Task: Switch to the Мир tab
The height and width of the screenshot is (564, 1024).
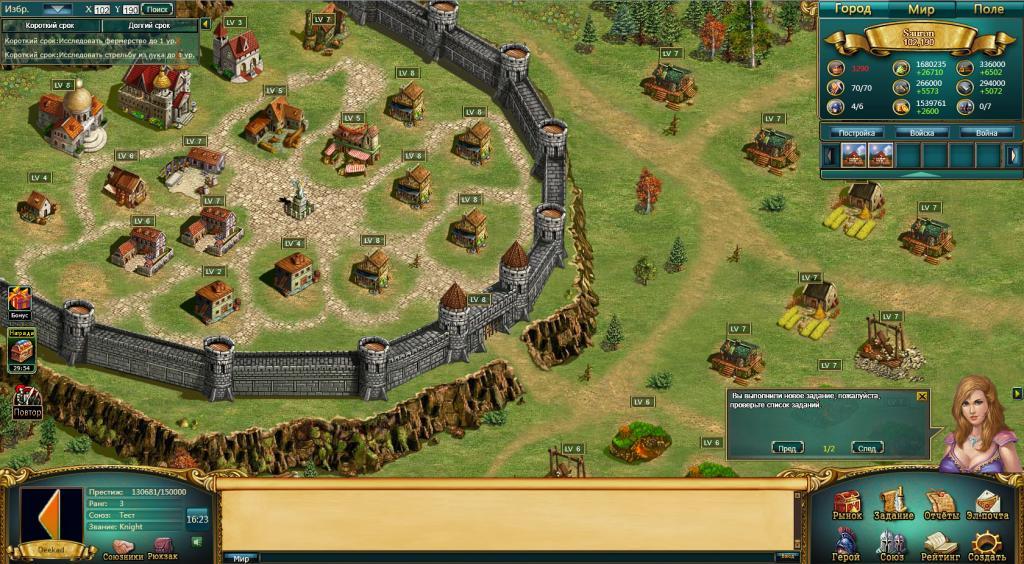Action: [x=920, y=9]
